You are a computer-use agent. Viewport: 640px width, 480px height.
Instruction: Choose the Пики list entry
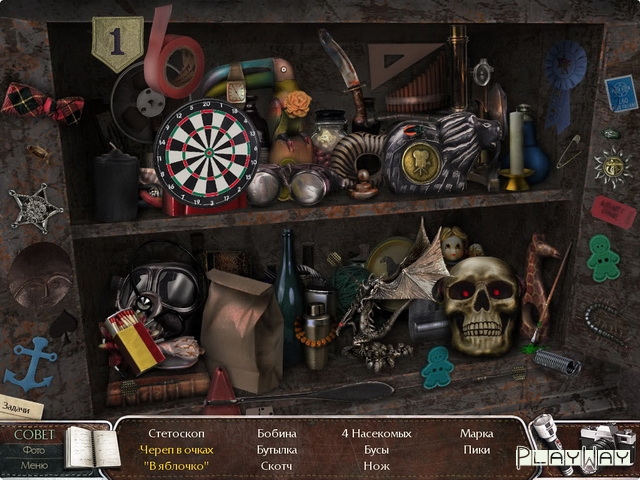[476, 450]
